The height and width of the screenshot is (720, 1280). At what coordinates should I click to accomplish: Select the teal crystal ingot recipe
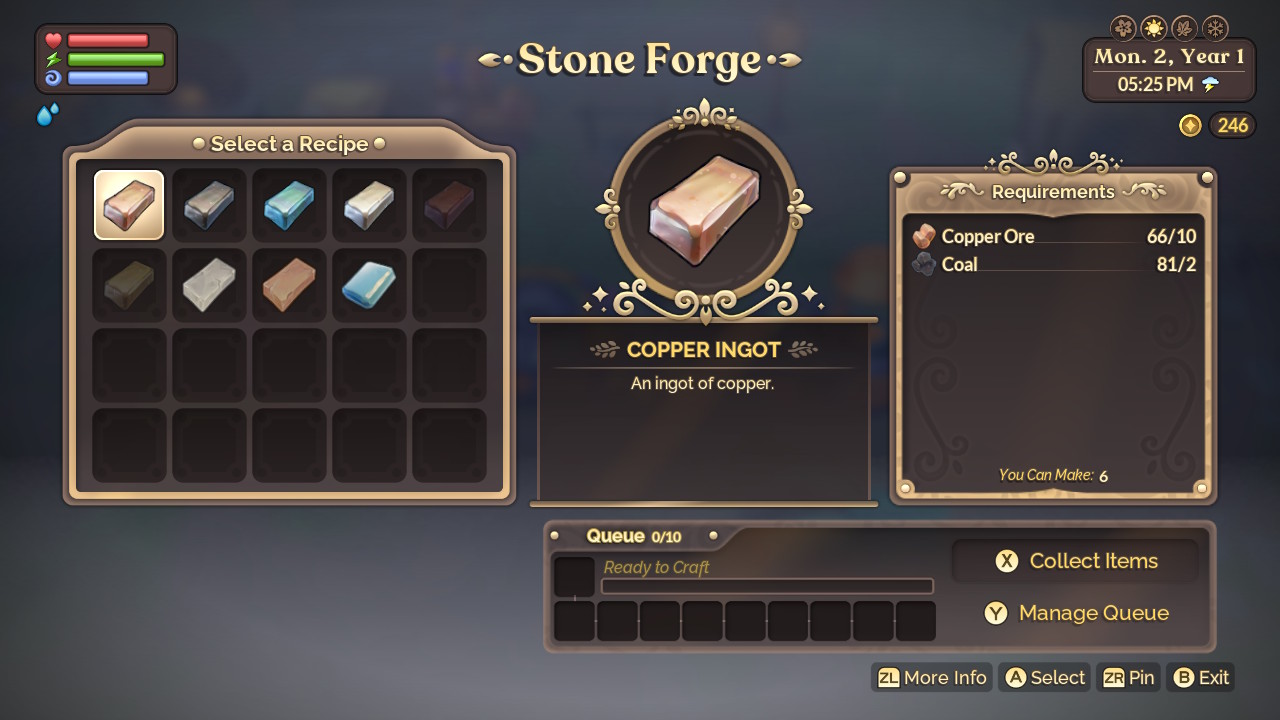point(288,204)
